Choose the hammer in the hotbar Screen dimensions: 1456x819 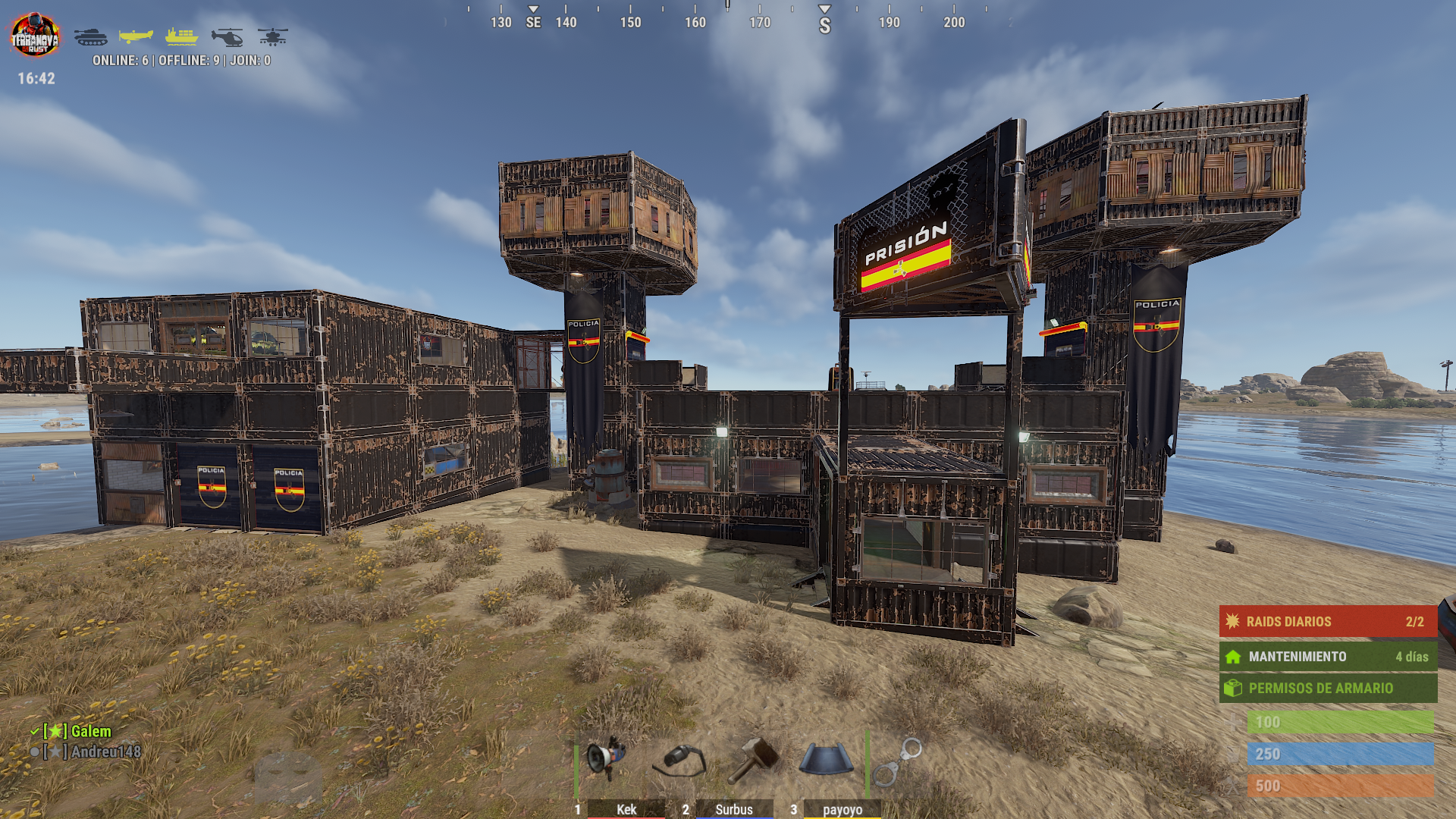coord(753,760)
